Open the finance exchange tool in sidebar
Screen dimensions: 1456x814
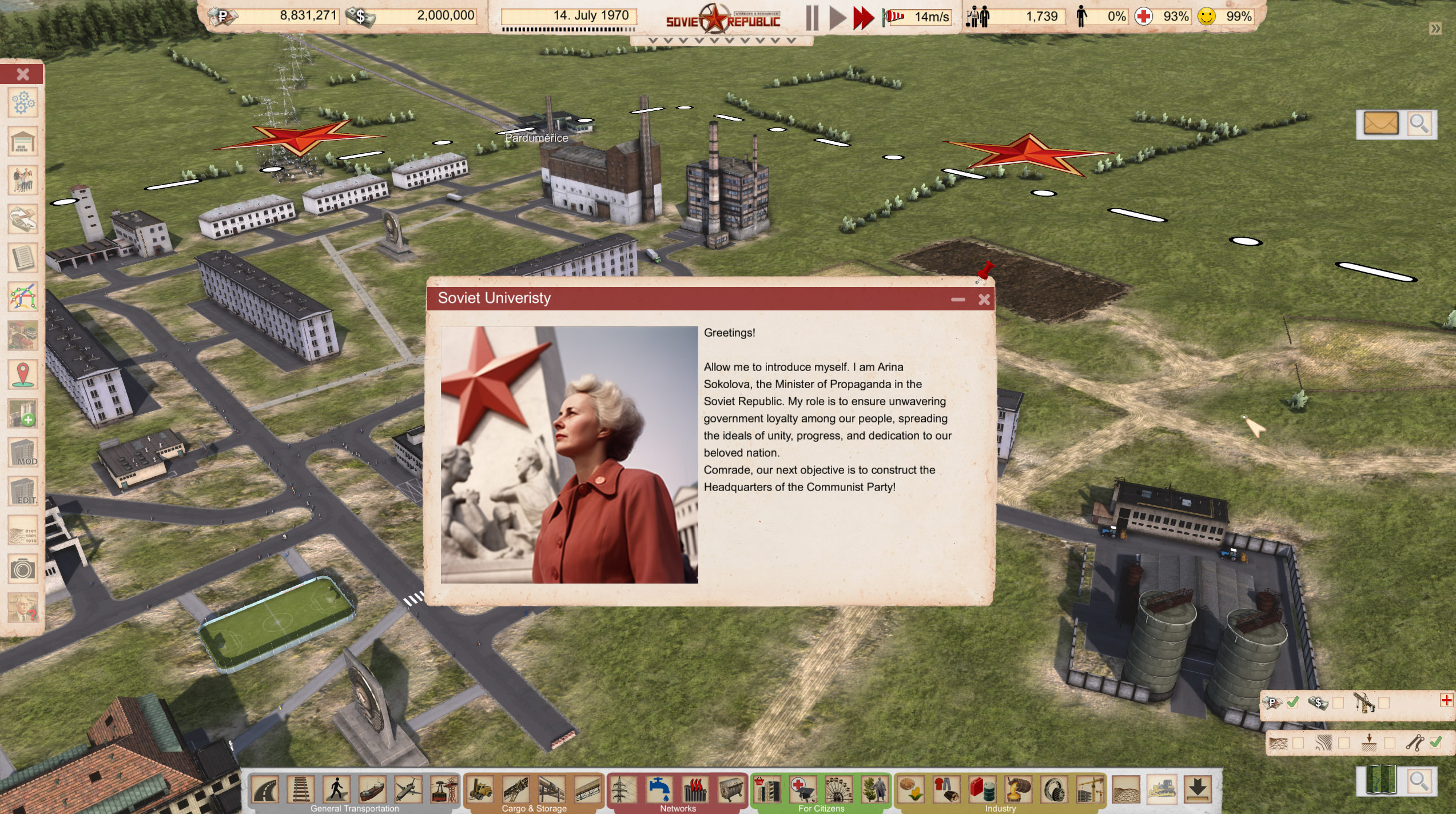point(23,217)
